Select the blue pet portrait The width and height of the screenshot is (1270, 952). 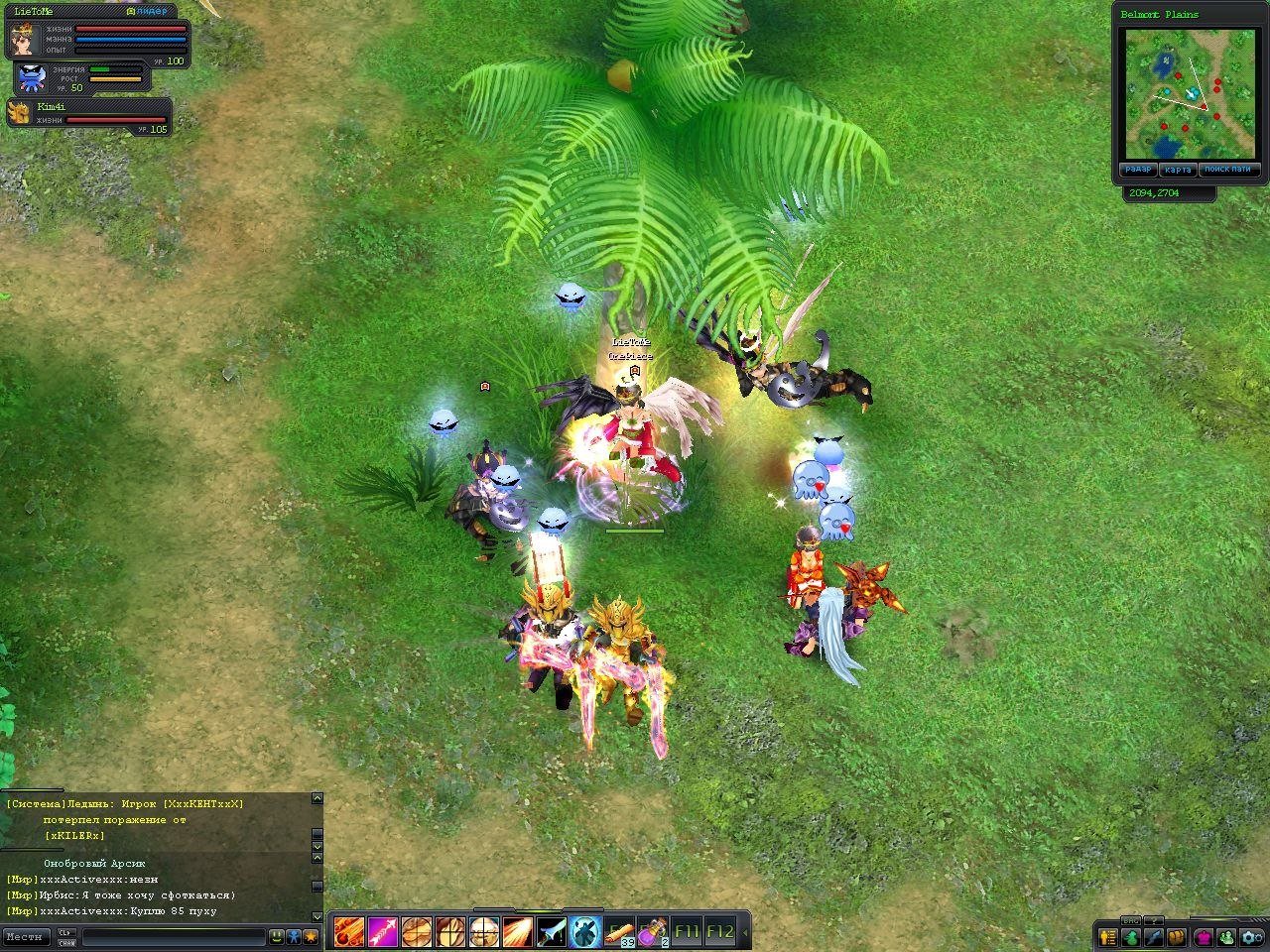coord(31,77)
